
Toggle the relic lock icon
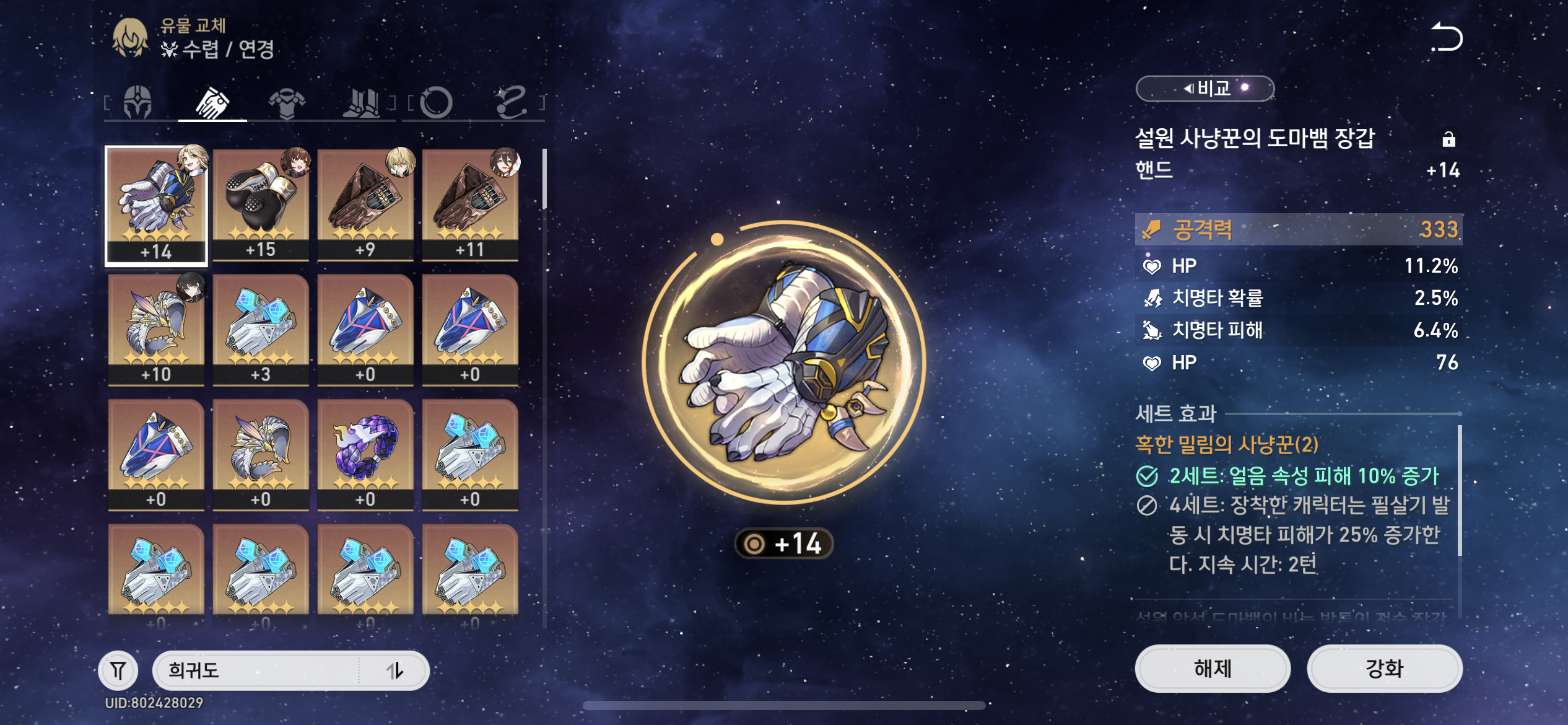coord(1448,139)
